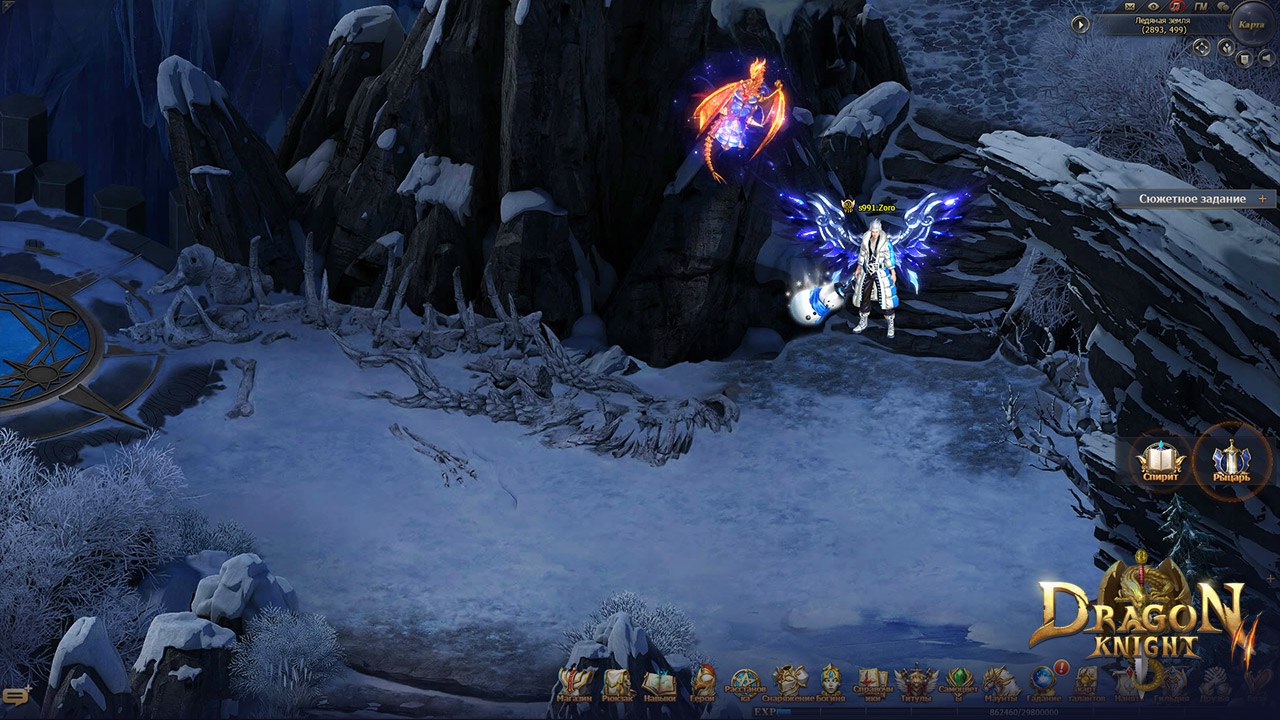
Task: Toggle the eye visibility icon
Action: [x=1154, y=7]
